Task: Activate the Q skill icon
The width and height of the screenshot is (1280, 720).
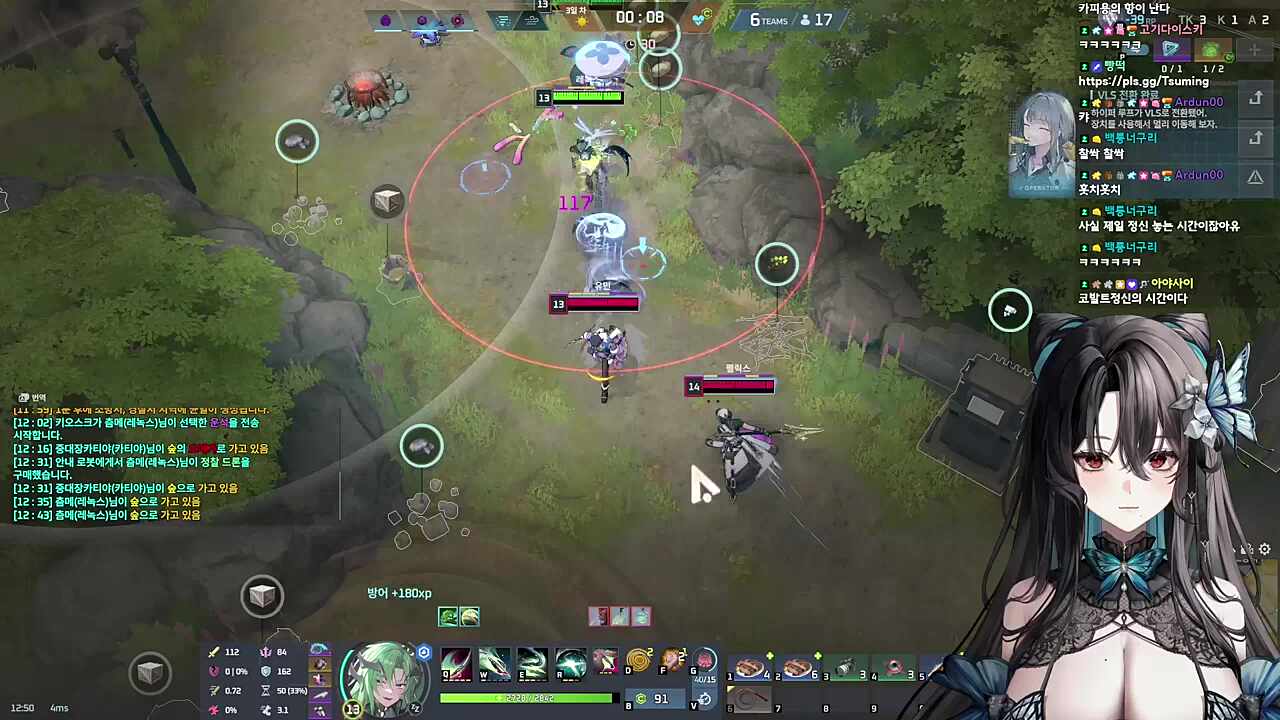Action: tap(457, 663)
